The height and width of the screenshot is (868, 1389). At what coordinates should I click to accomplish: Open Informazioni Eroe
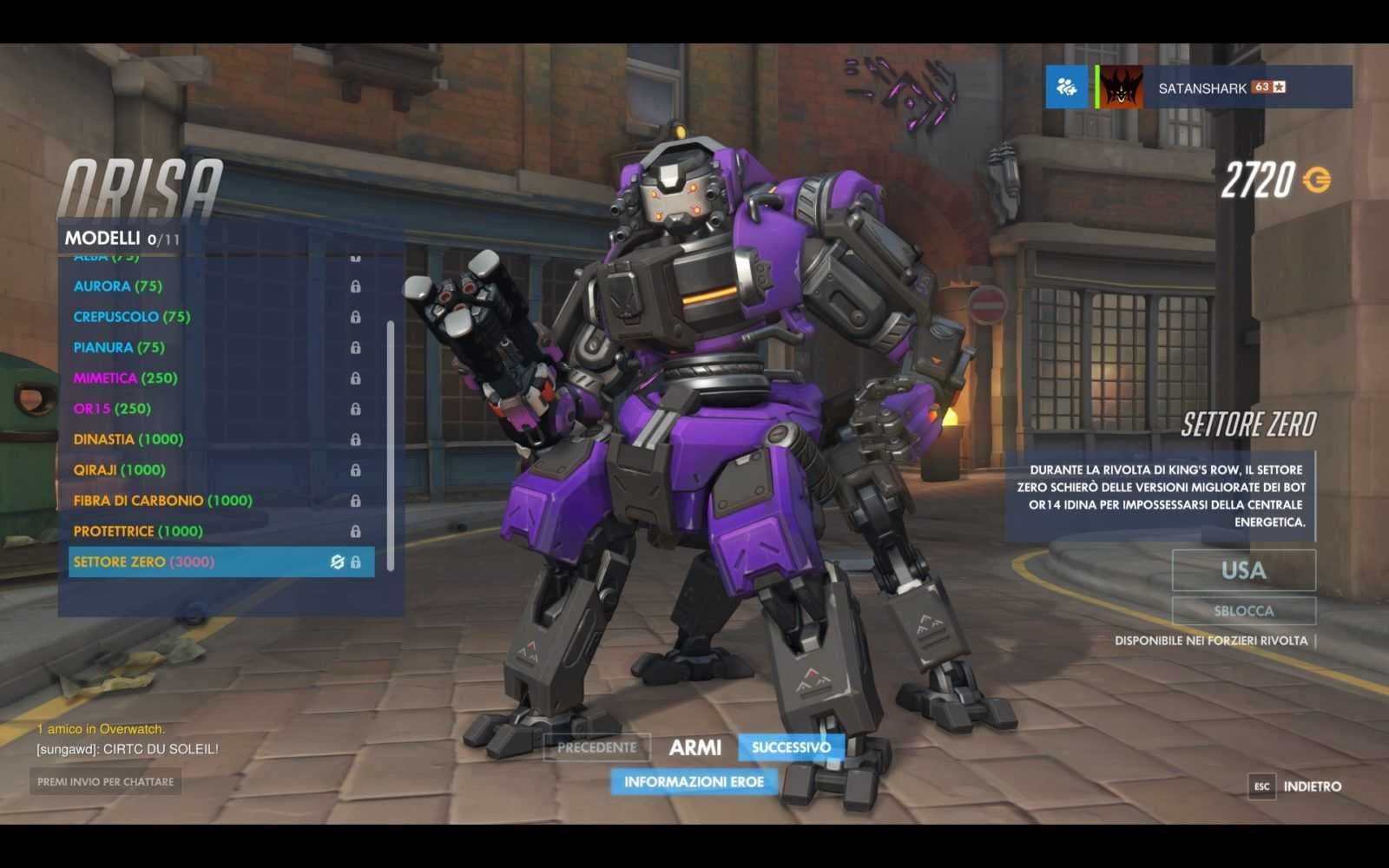pyautogui.click(x=694, y=782)
